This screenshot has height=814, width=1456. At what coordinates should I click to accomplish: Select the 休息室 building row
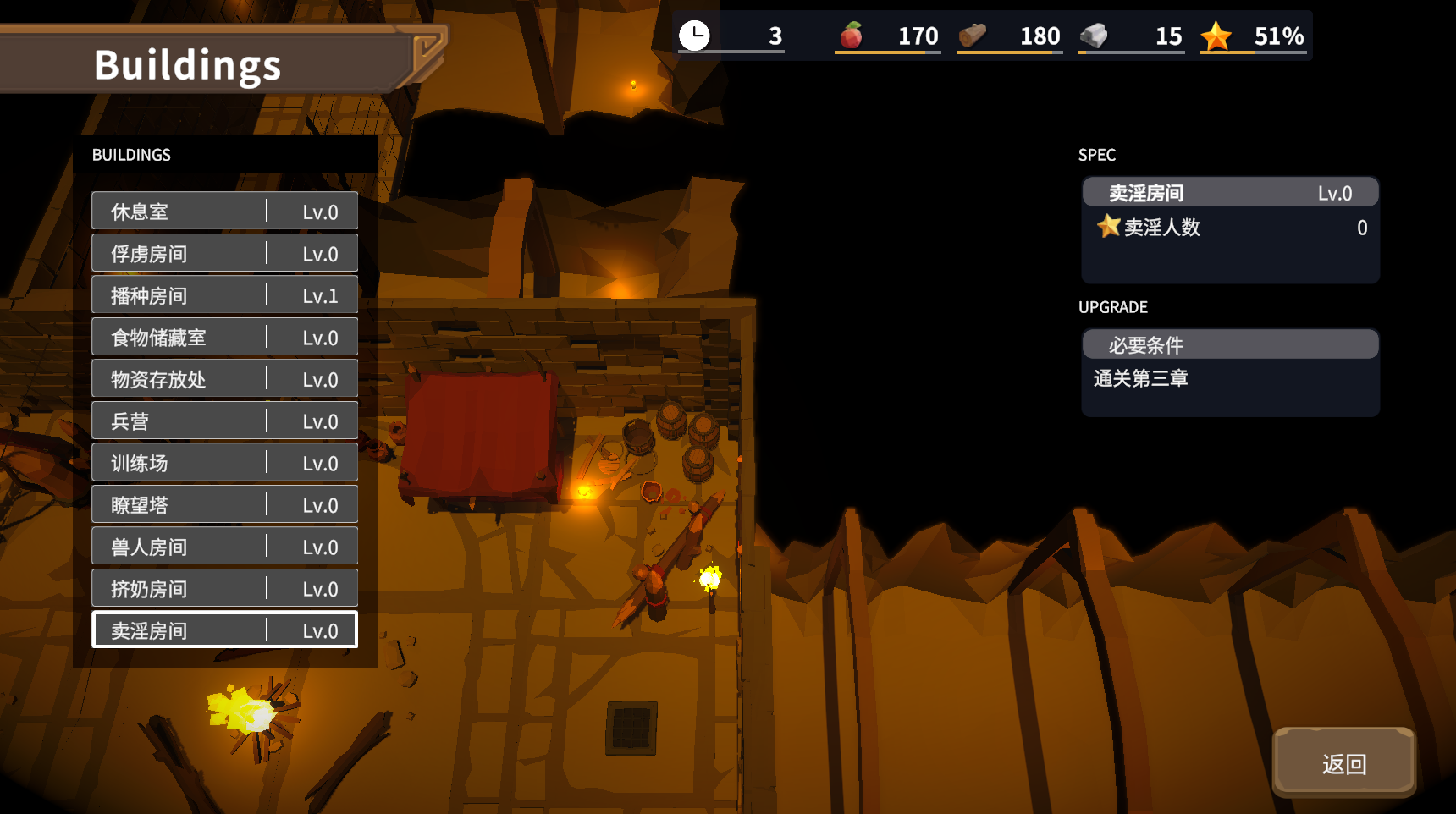(x=224, y=212)
